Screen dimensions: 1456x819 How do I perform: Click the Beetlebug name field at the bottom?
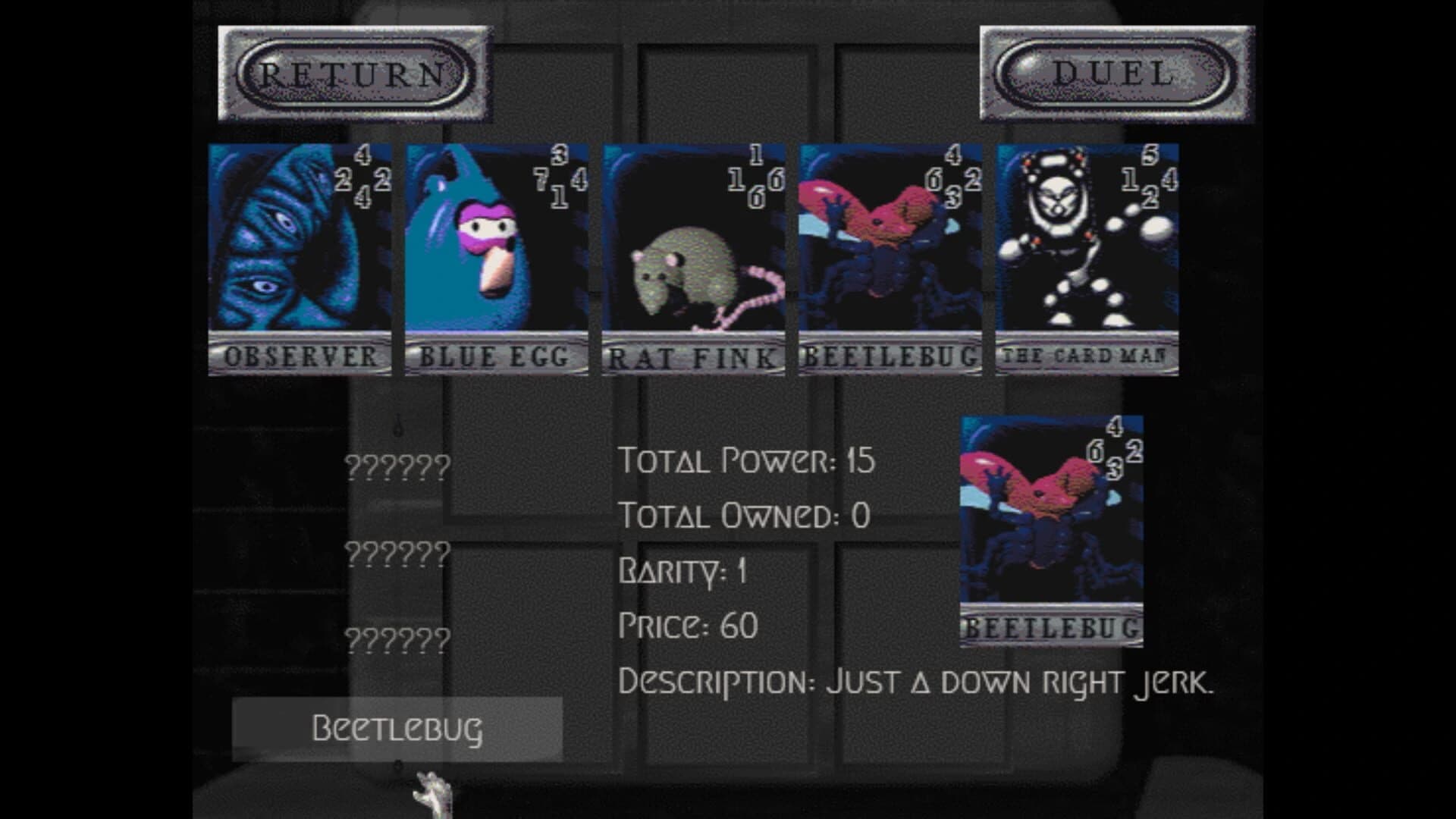point(398,730)
